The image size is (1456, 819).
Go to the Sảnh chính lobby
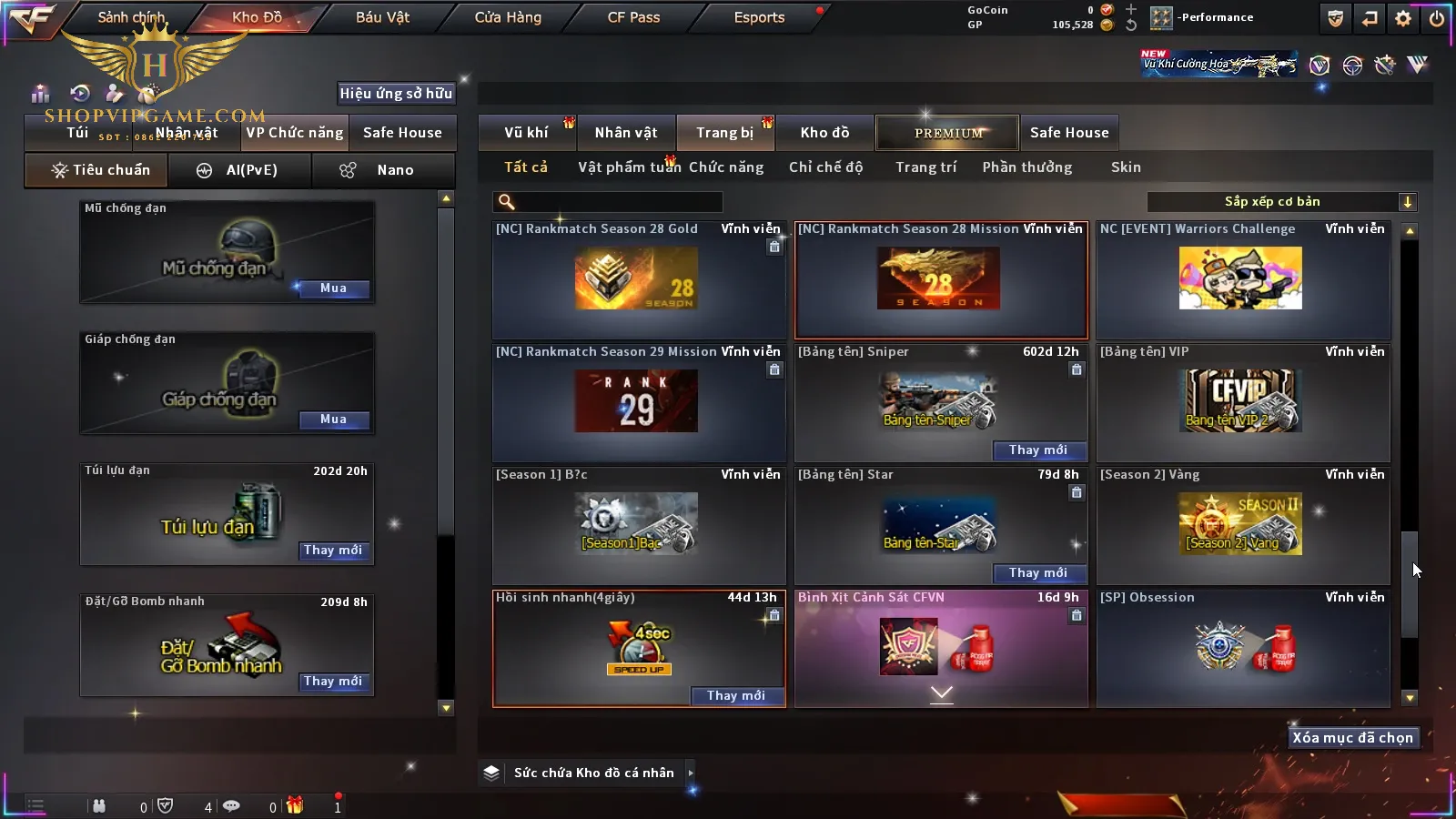click(x=131, y=17)
